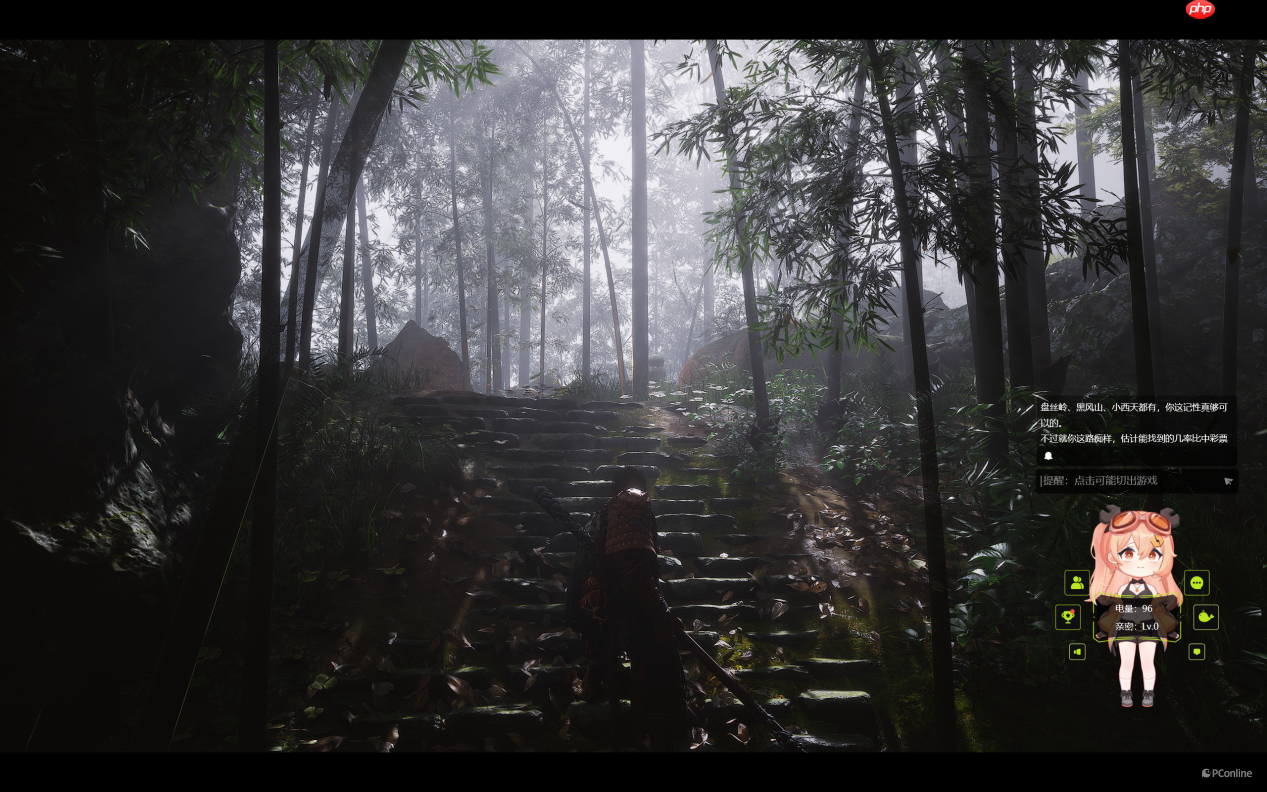The image size is (1267, 792).
Task: Send the message with the arrow button
Action: point(1228,481)
